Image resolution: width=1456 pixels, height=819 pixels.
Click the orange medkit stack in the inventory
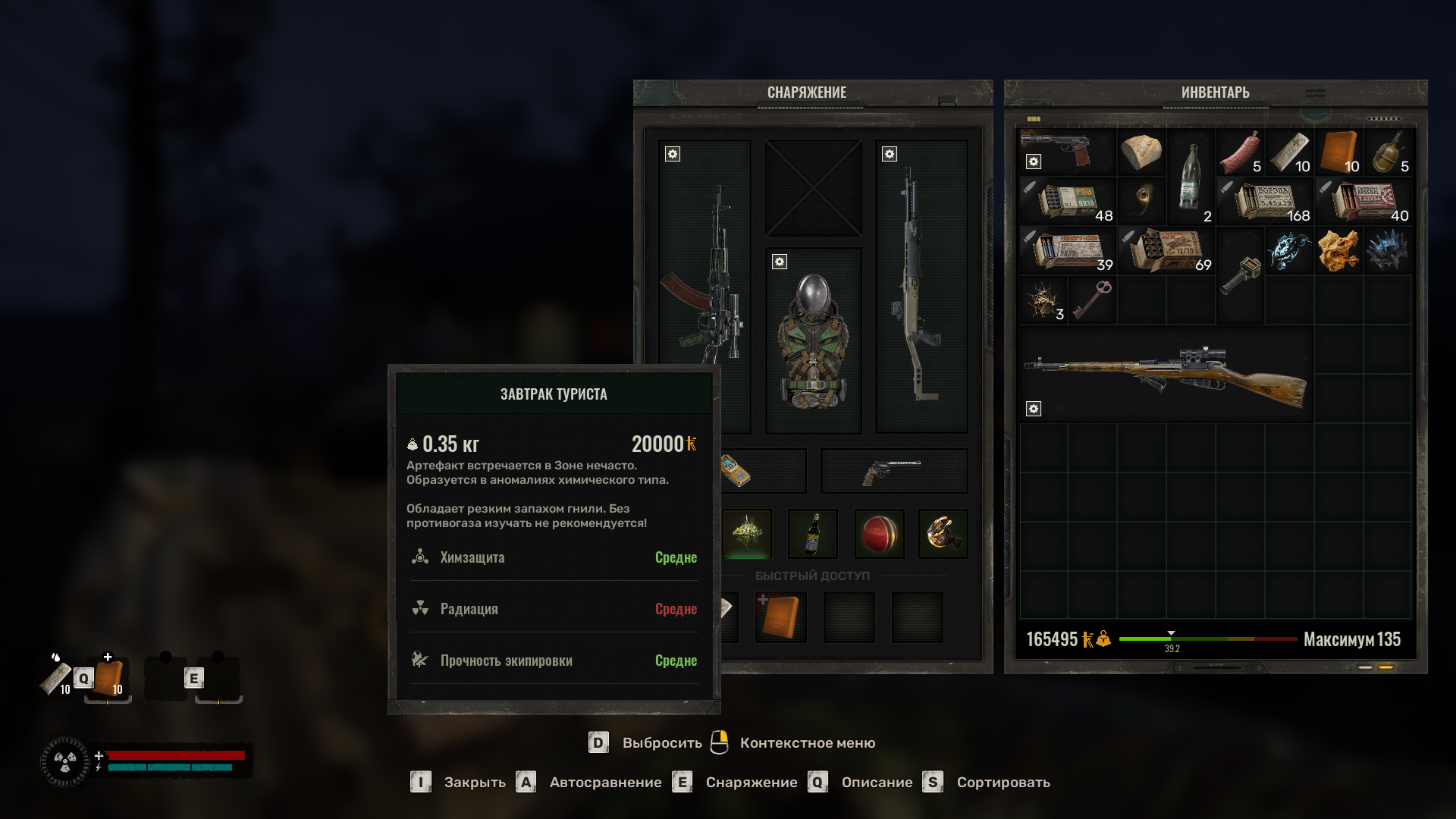[x=1338, y=152]
